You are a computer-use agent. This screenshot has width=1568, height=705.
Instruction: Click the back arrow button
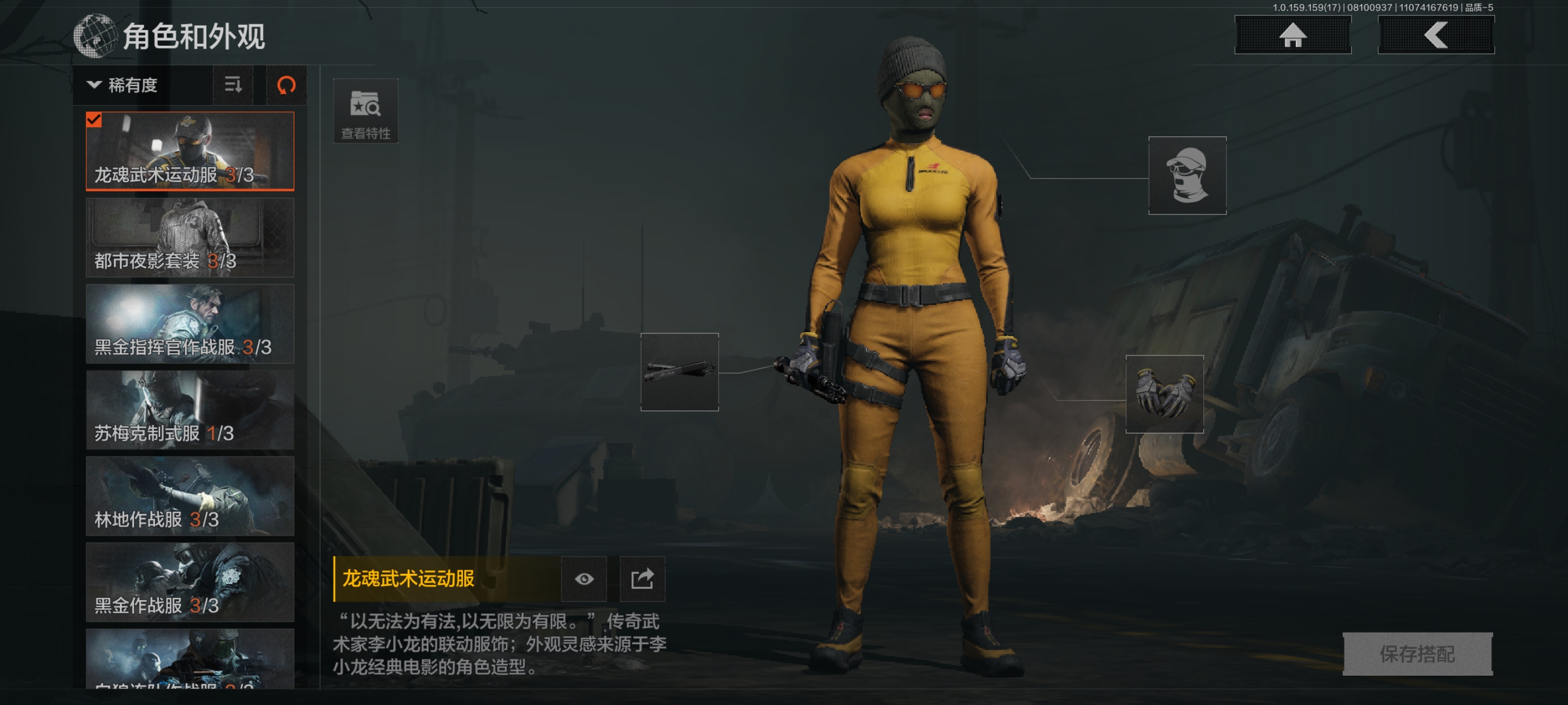click(1435, 35)
